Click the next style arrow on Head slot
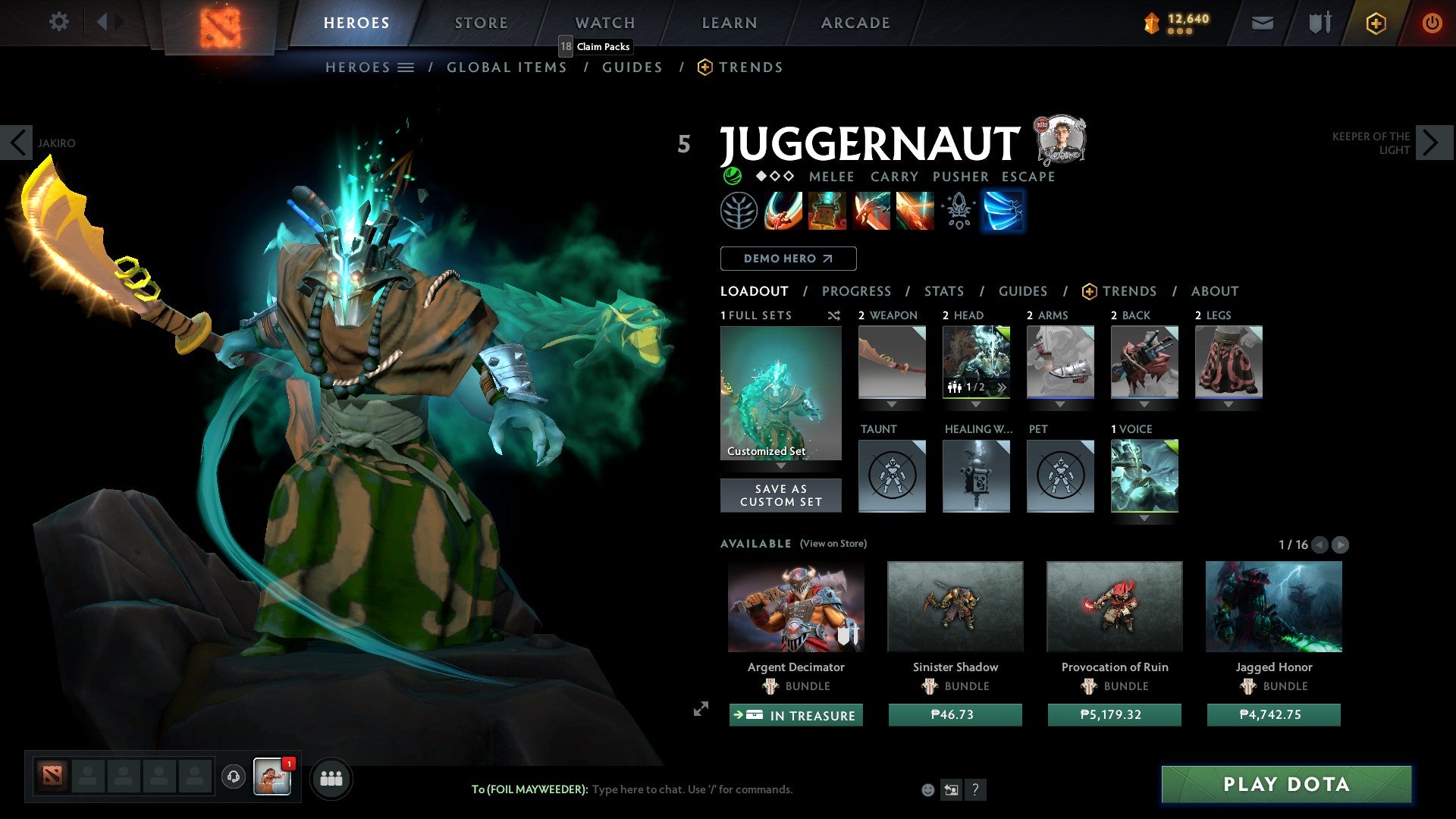Image resolution: width=1456 pixels, height=819 pixels. 1002,387
